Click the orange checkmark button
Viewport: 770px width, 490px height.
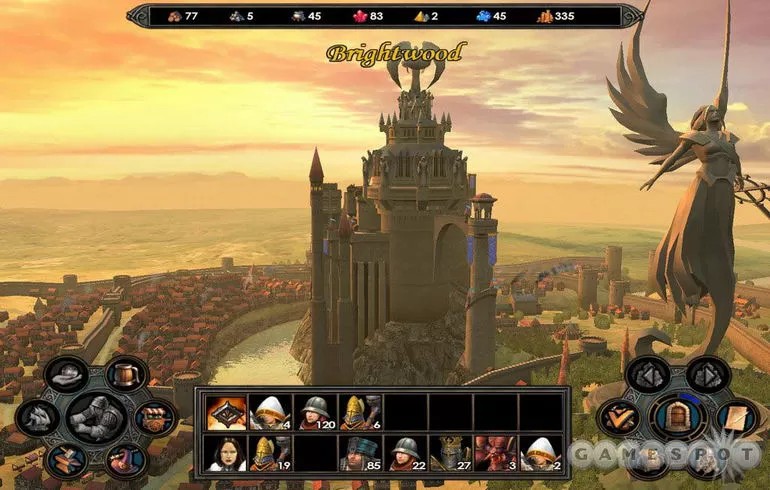(x=619, y=417)
